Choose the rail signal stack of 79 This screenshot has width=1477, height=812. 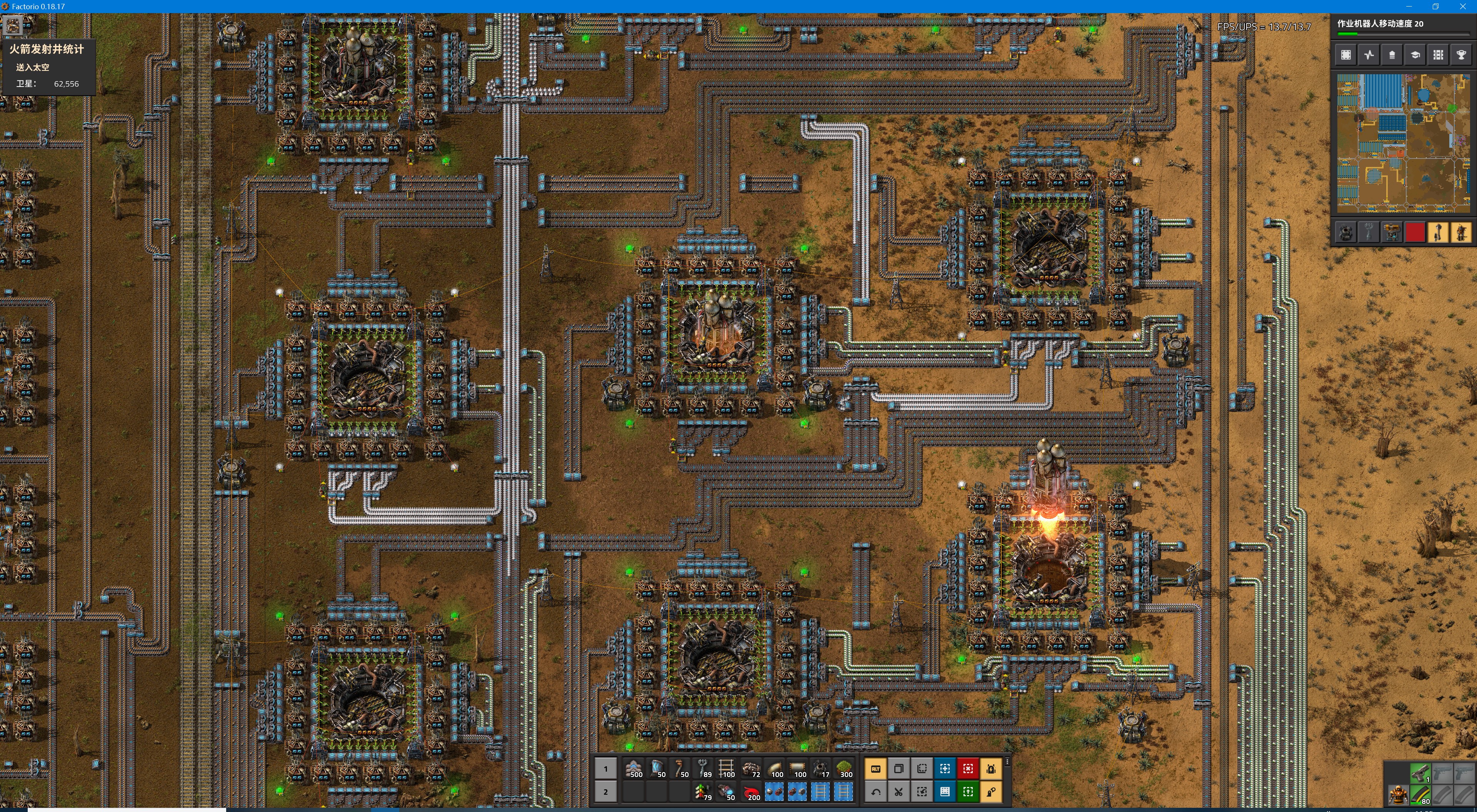[x=703, y=792]
